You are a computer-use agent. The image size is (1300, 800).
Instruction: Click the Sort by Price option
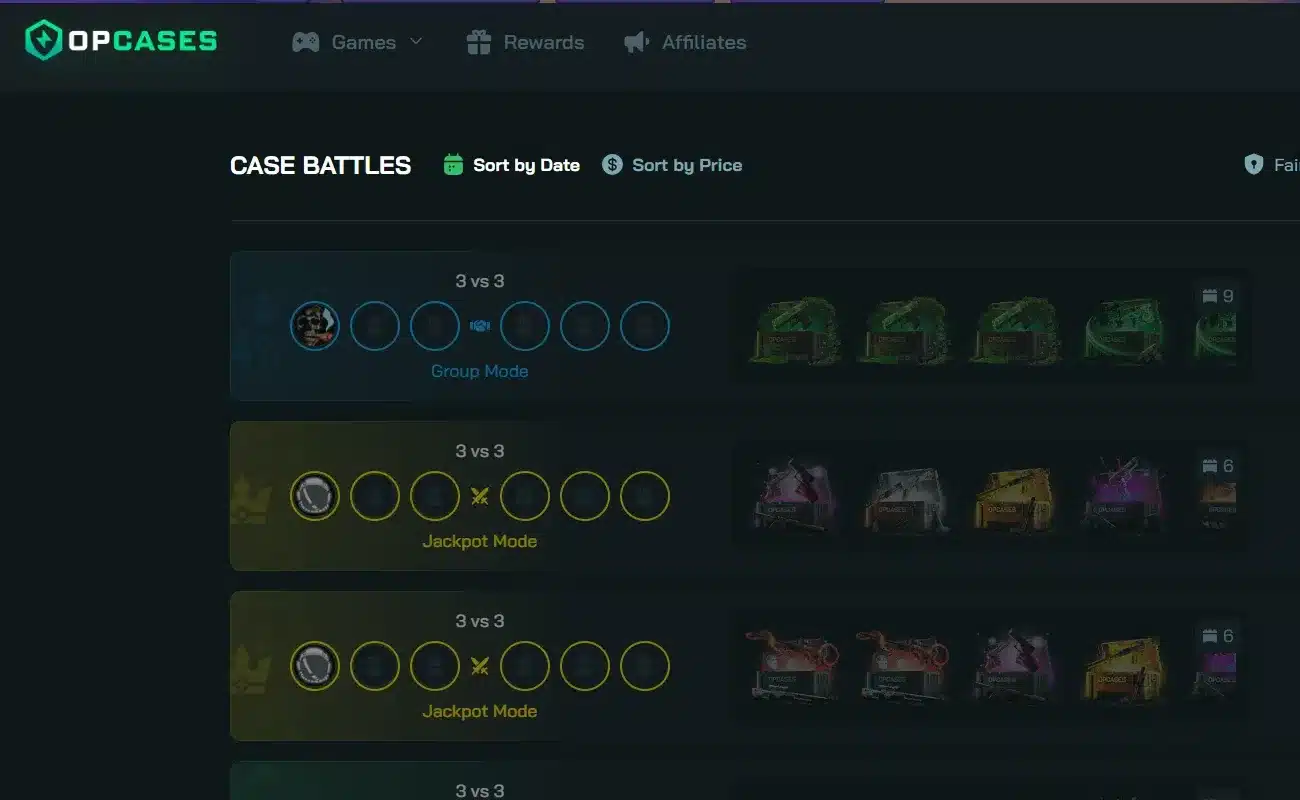coord(686,164)
